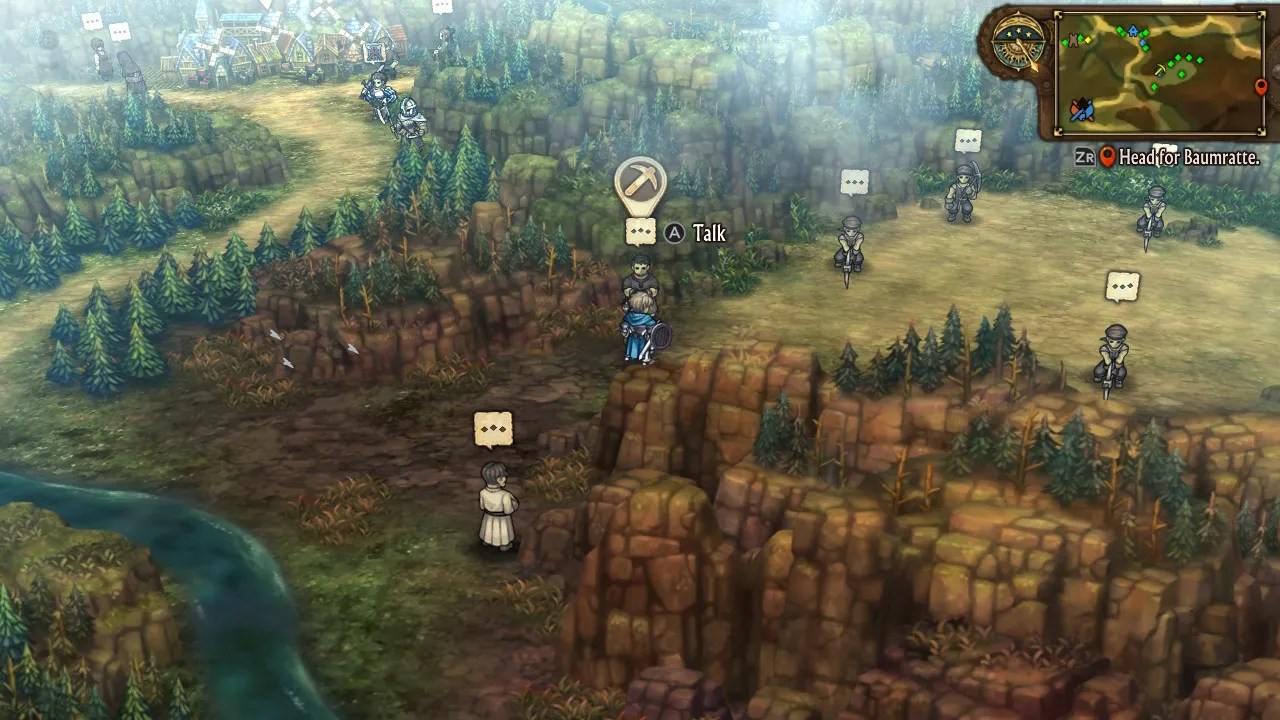The height and width of the screenshot is (720, 1280).
Task: Click a green gem marker on the minimap
Action: [x=1178, y=56]
